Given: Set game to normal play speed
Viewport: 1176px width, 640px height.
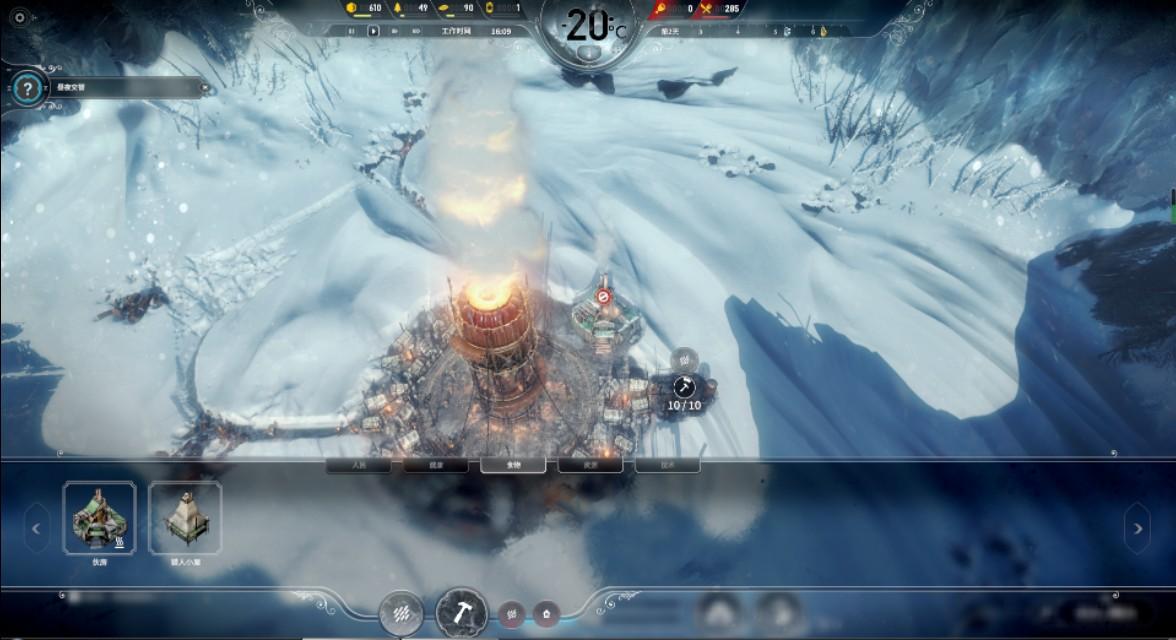Looking at the screenshot, I should coord(374,31).
